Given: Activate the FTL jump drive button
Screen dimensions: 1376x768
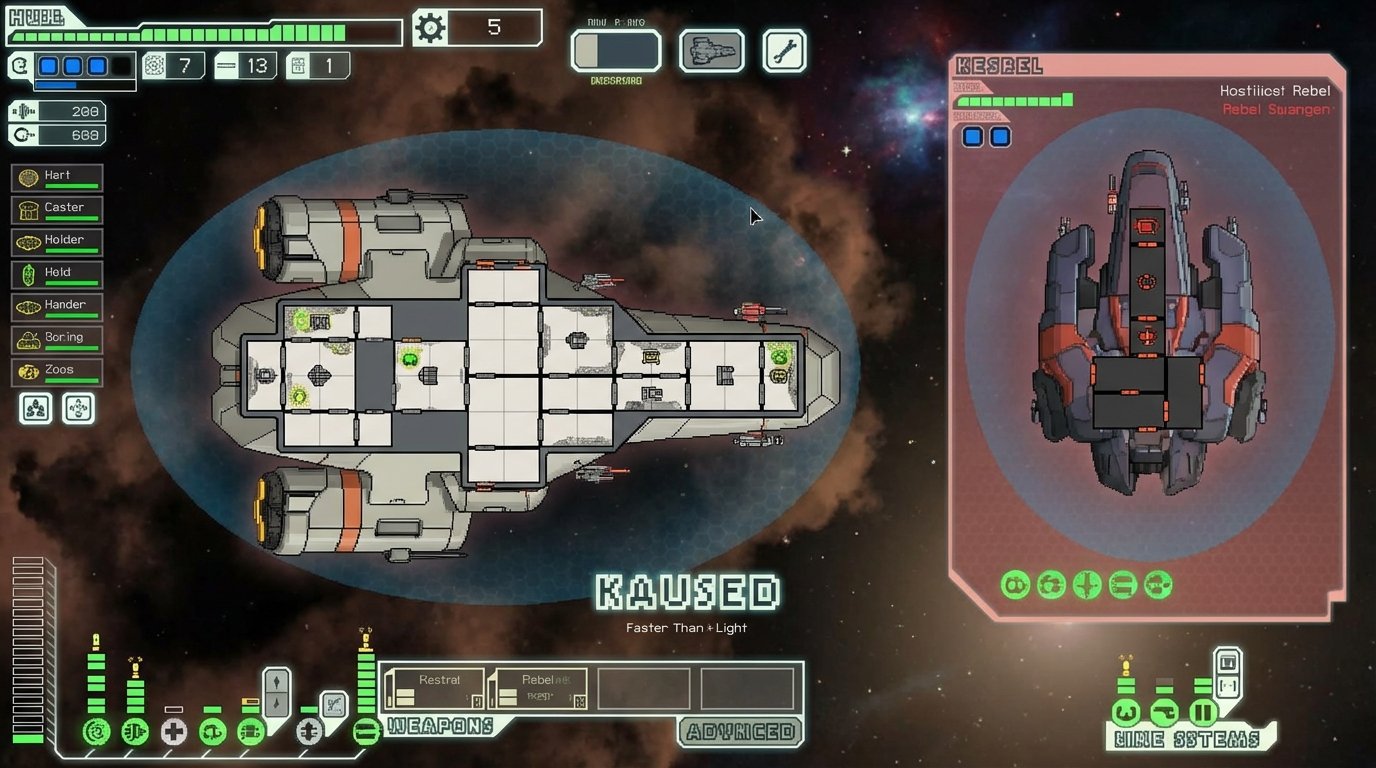Looking at the screenshot, I should point(616,50).
